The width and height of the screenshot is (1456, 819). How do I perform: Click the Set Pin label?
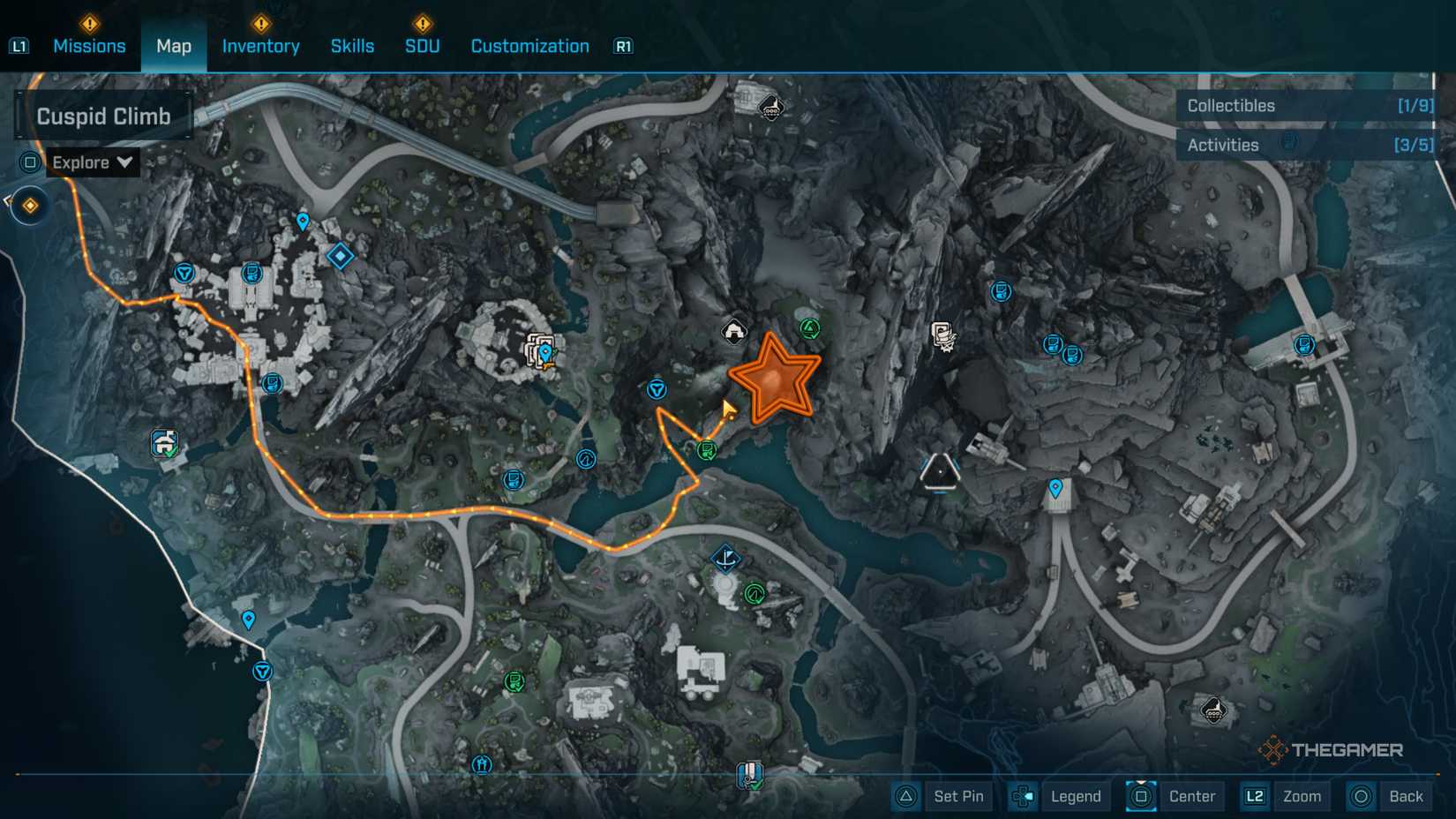coord(958,796)
